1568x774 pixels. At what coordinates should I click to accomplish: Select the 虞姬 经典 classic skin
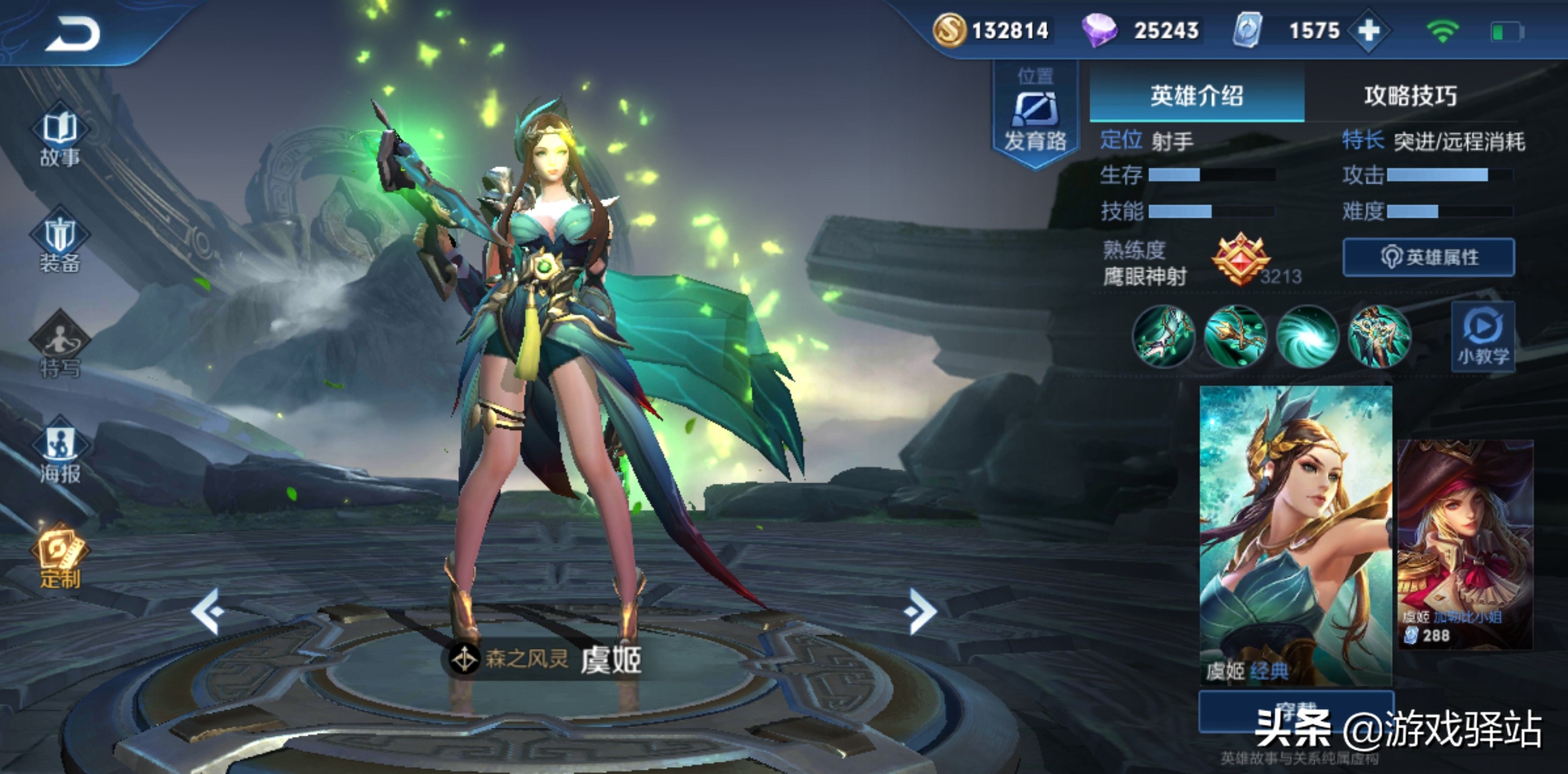click(1296, 536)
